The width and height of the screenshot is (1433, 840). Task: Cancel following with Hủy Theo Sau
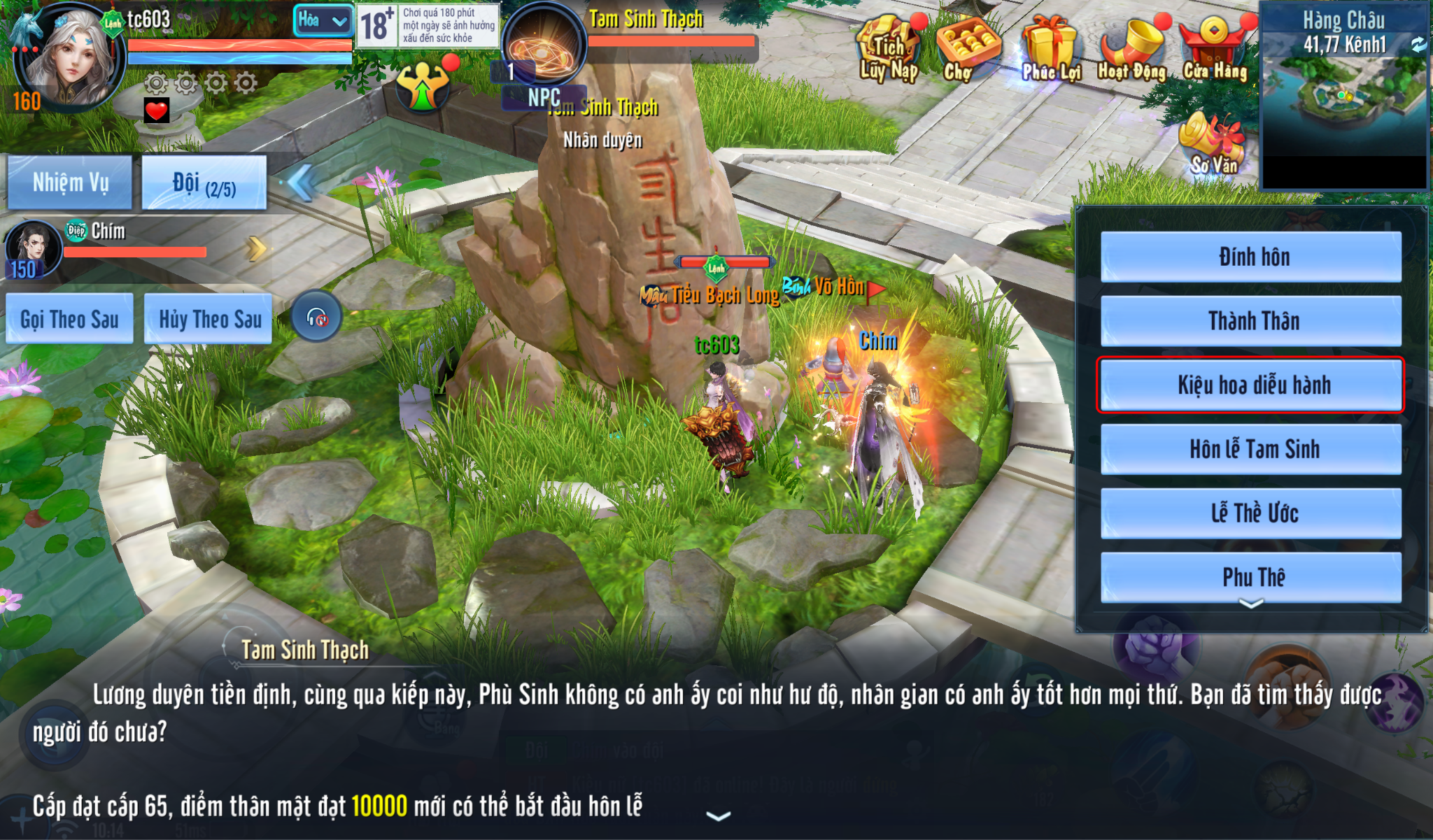[x=209, y=319]
